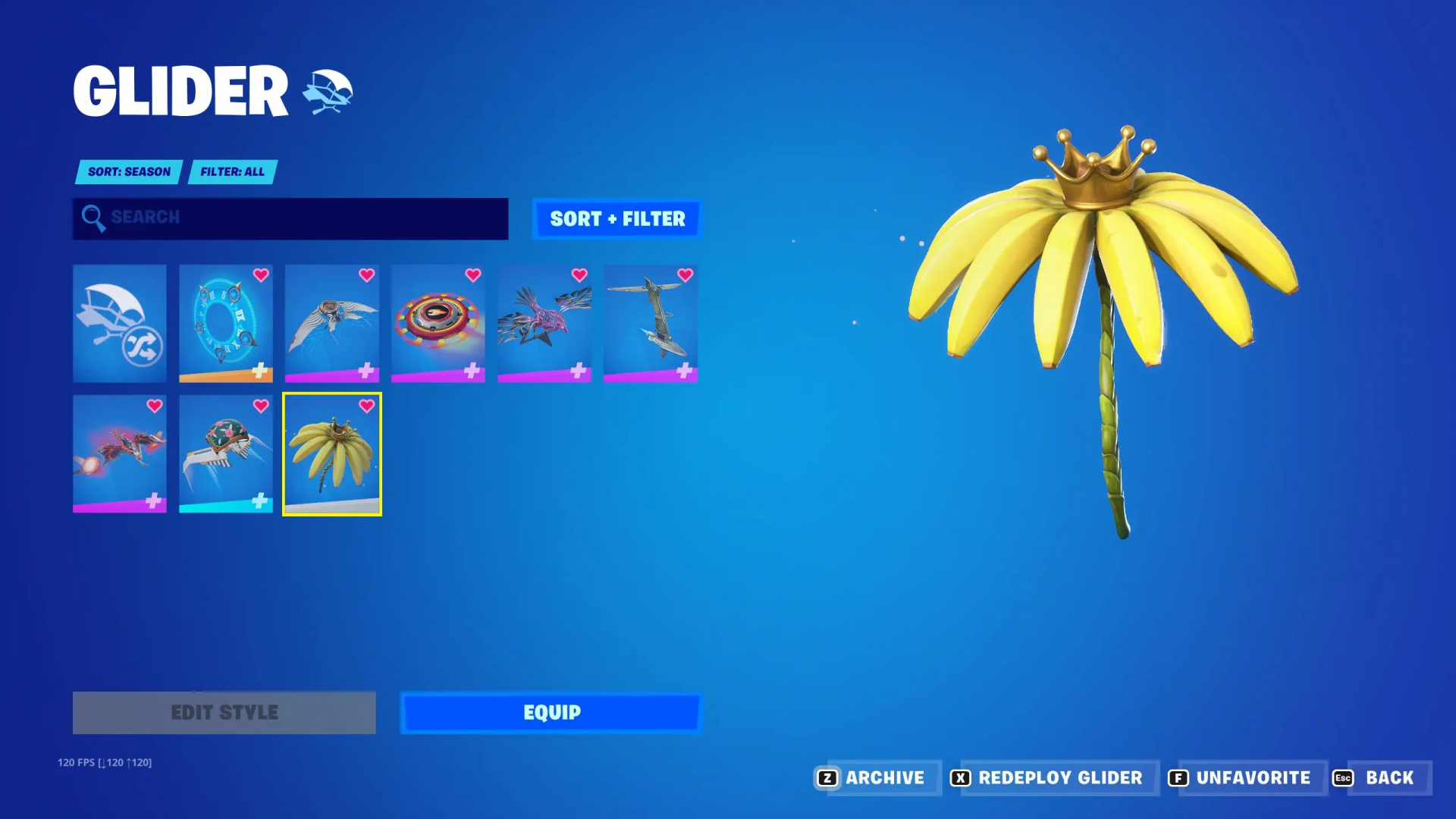Select the banana bunch crown glider
The width and height of the screenshot is (1456, 819).
(x=332, y=453)
